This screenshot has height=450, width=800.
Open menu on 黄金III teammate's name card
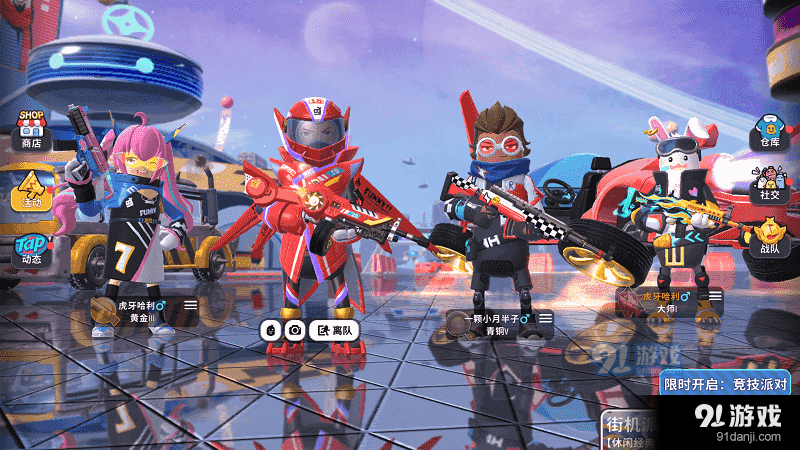190,305
